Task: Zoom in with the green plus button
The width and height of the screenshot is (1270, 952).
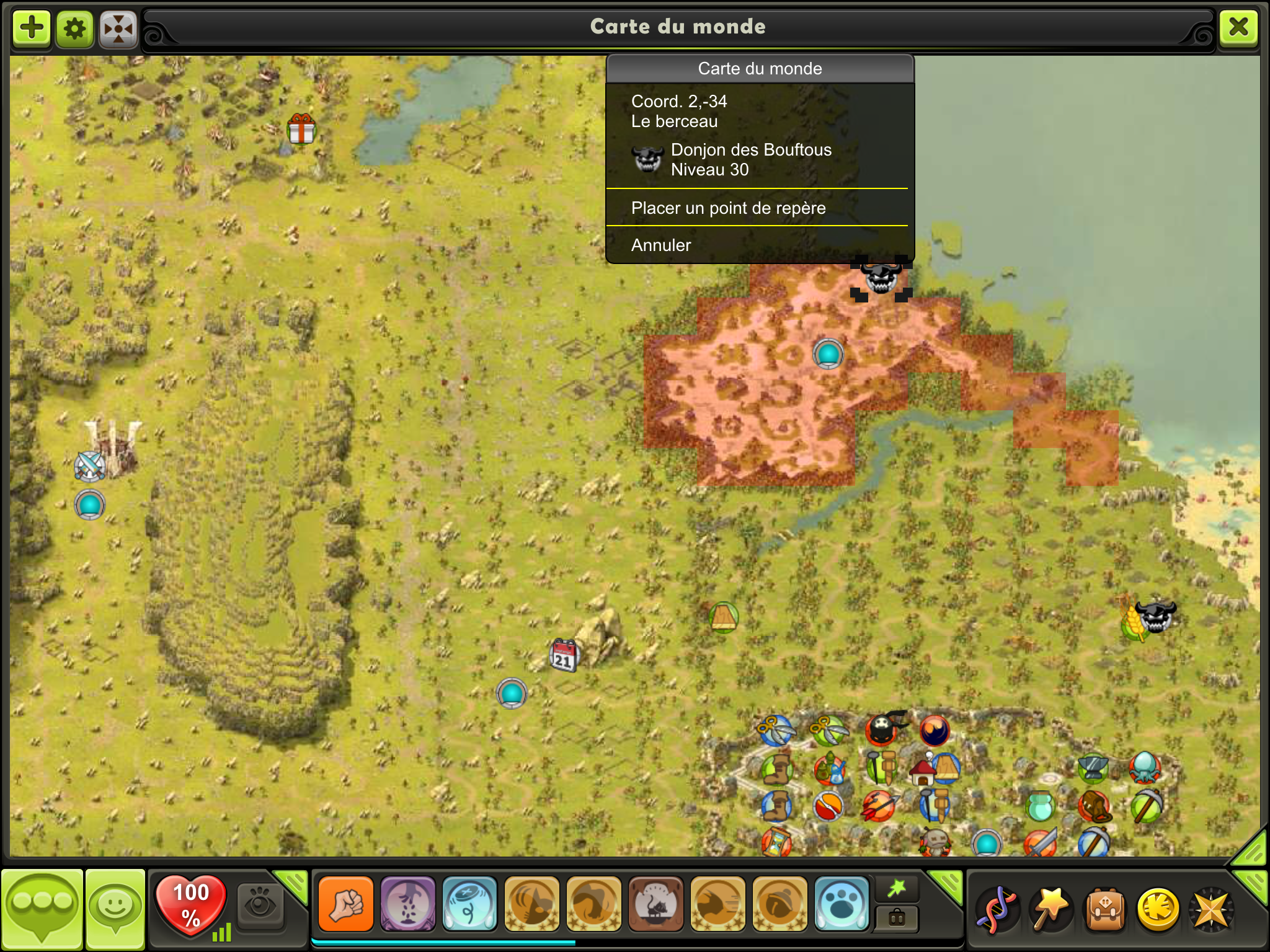Action: tap(32, 28)
